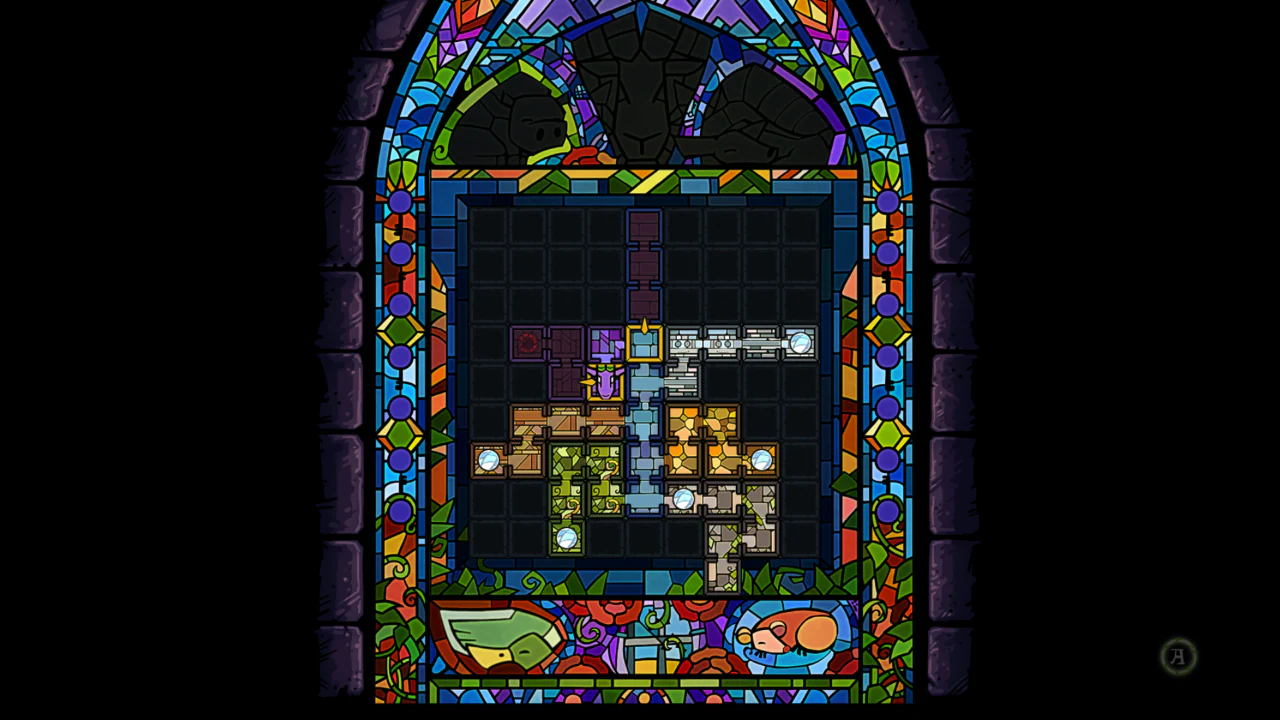The image size is (1280, 720).
Task: Toggle the glass orb on the left wooden piece
Action: coord(489,459)
